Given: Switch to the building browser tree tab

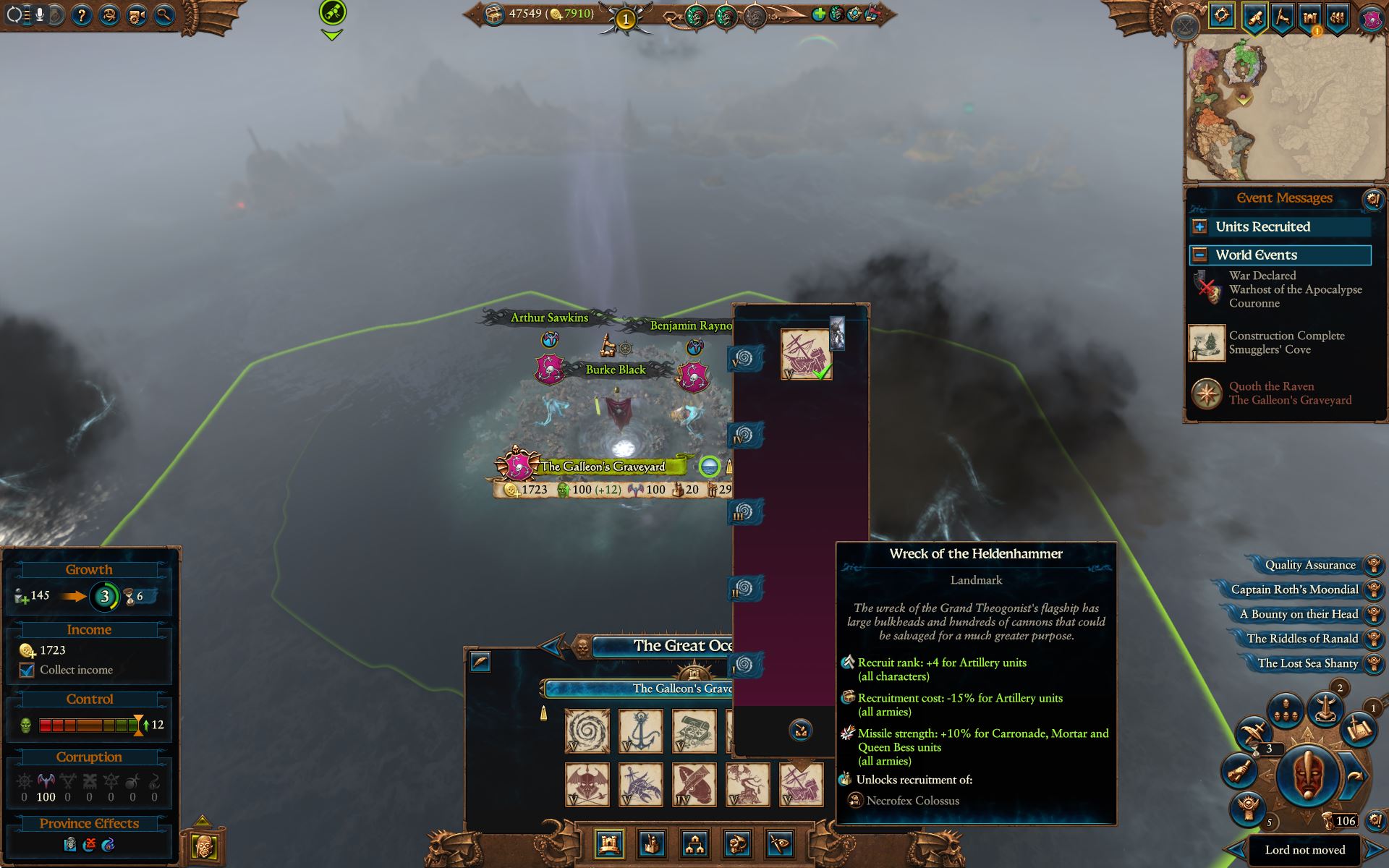Looking at the screenshot, I should click(695, 843).
